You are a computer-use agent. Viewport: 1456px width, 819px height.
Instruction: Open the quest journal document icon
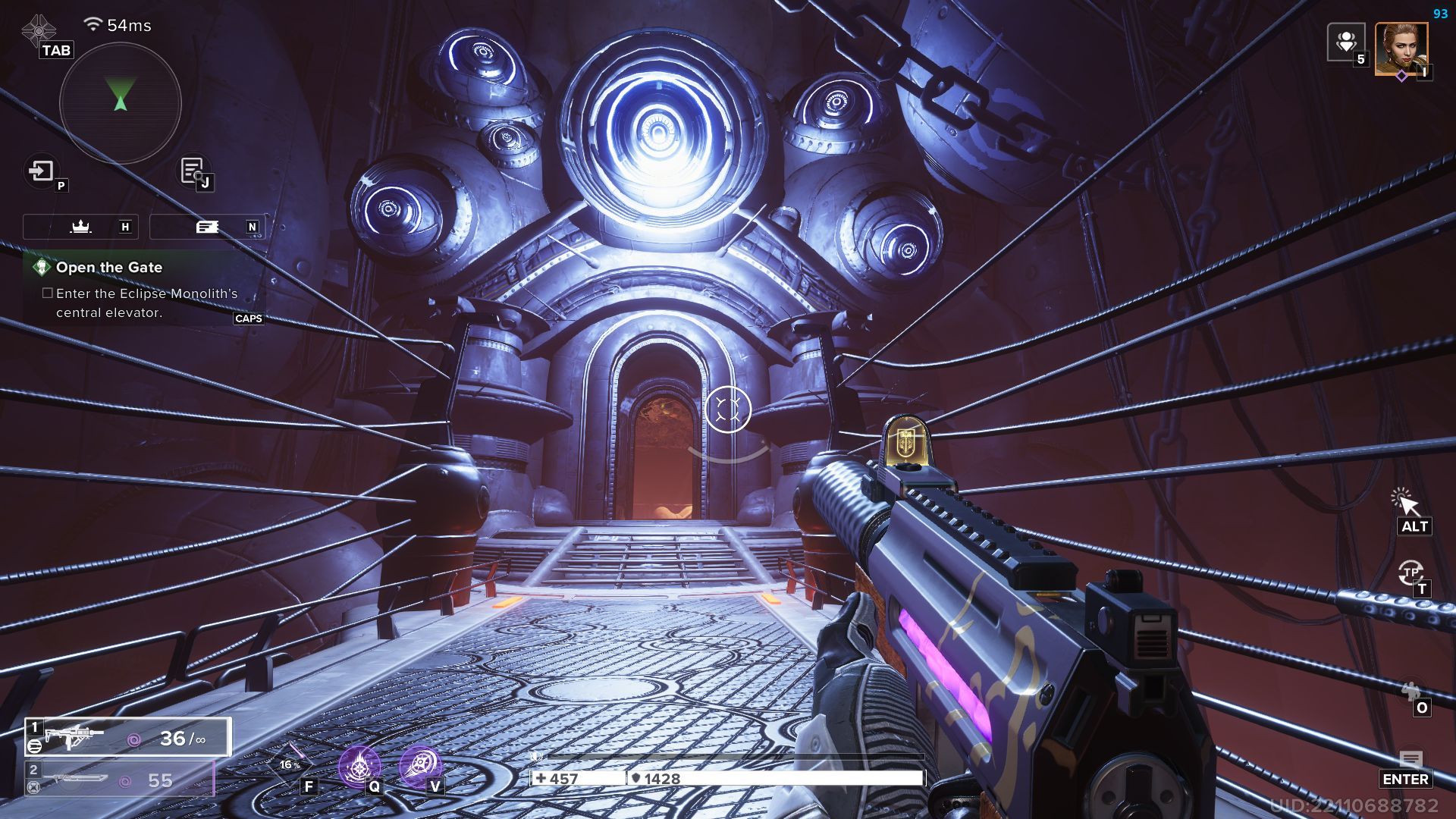click(x=192, y=171)
